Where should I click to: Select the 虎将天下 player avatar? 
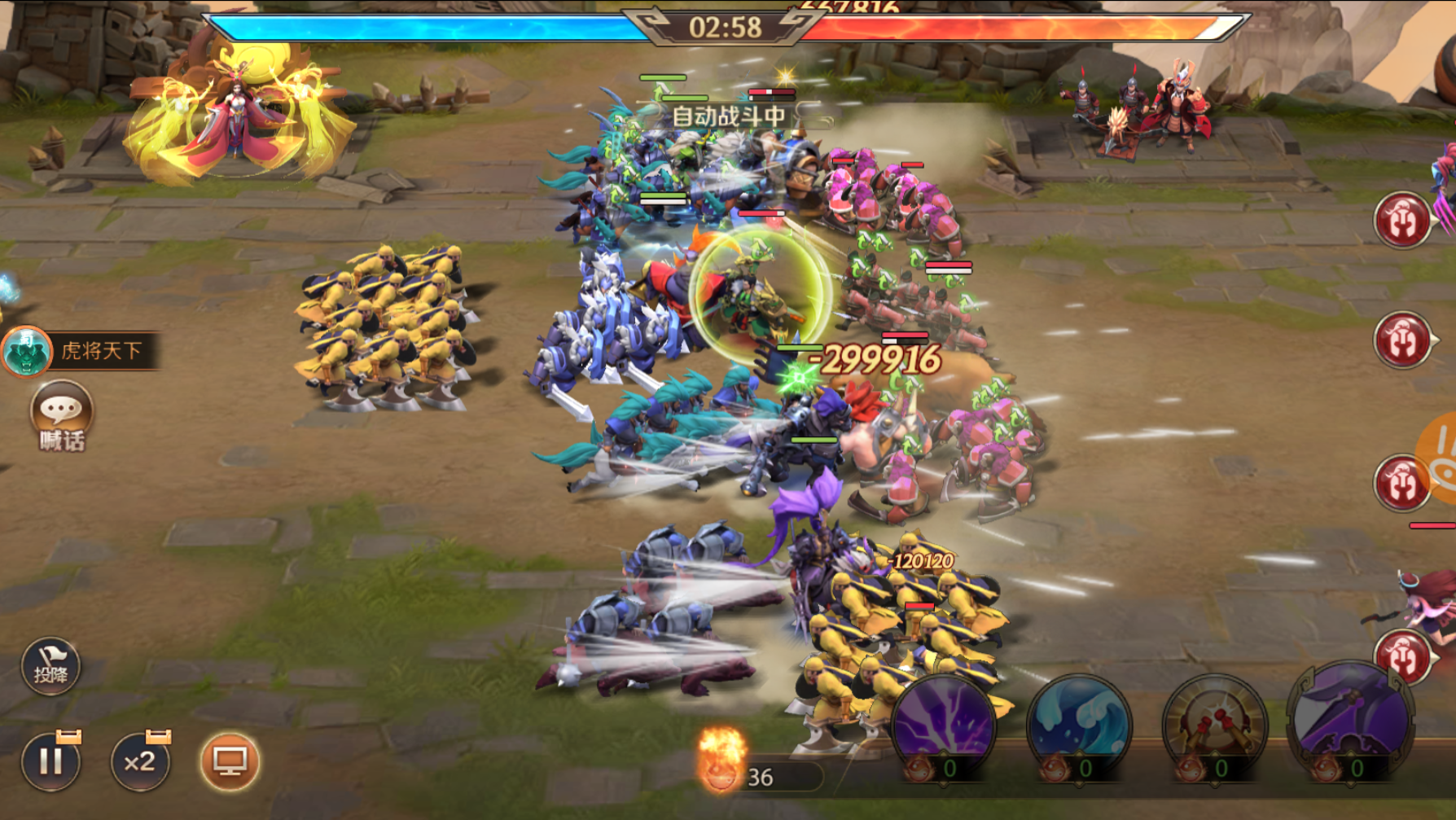point(27,352)
